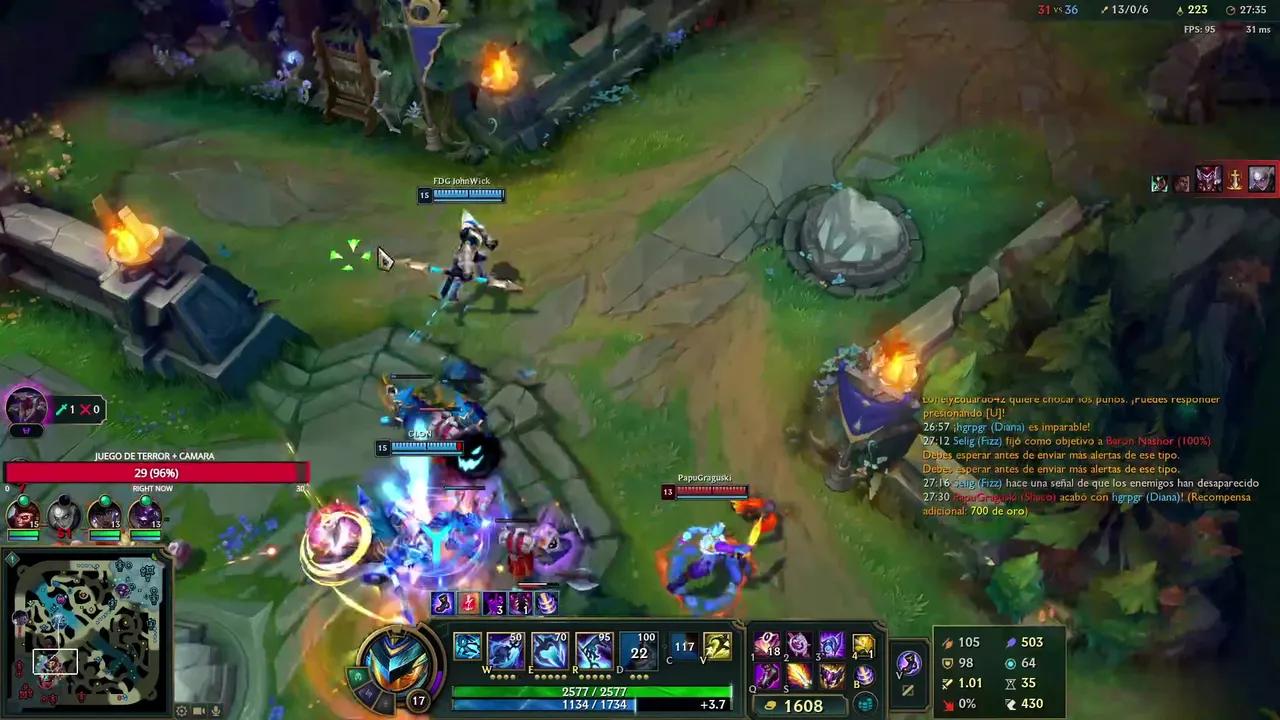Mute the microphone icon under the minimap

coord(215,710)
